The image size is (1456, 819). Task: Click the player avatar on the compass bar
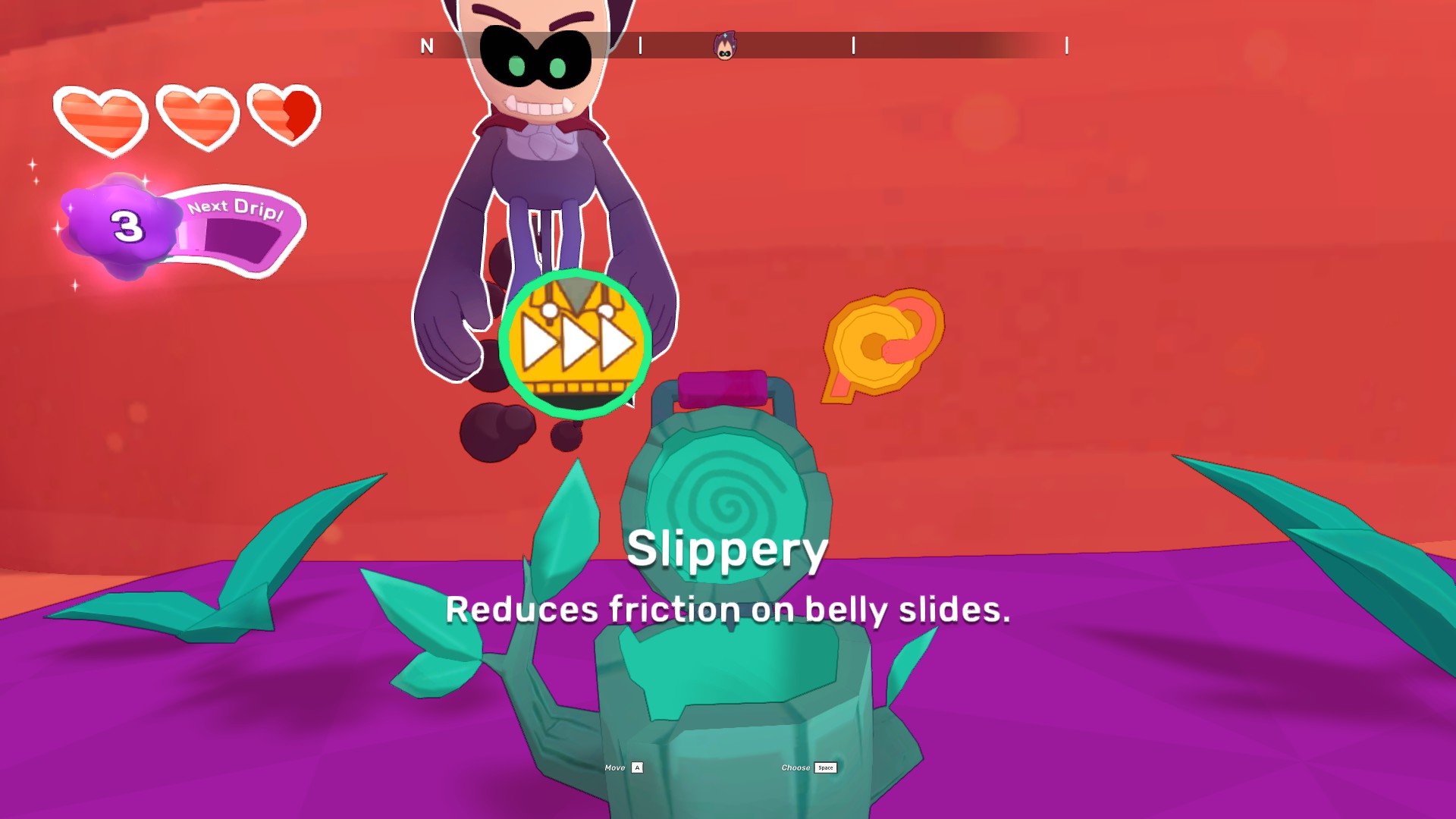pos(724,45)
